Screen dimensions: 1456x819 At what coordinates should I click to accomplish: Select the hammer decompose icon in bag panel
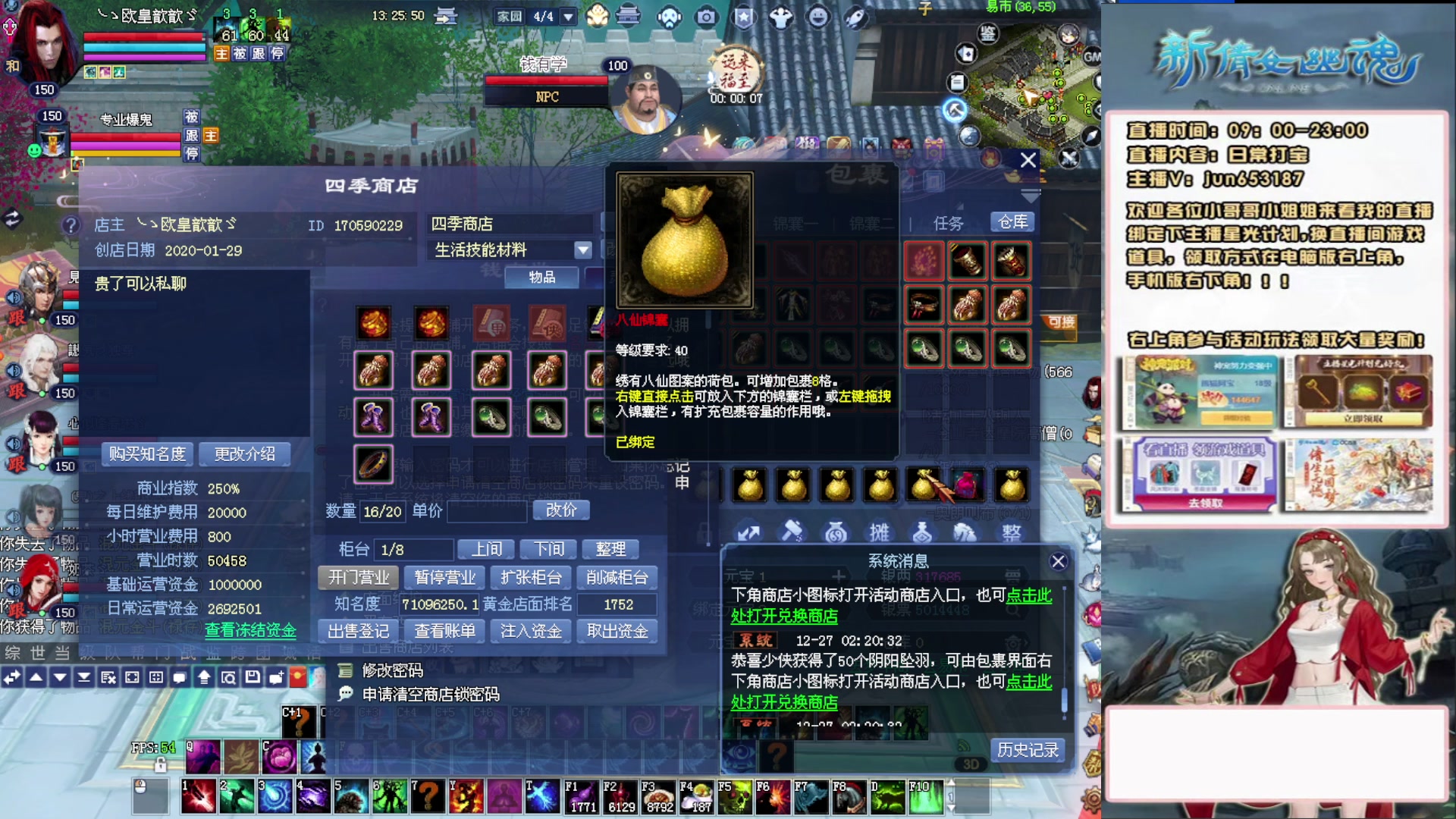(x=793, y=532)
